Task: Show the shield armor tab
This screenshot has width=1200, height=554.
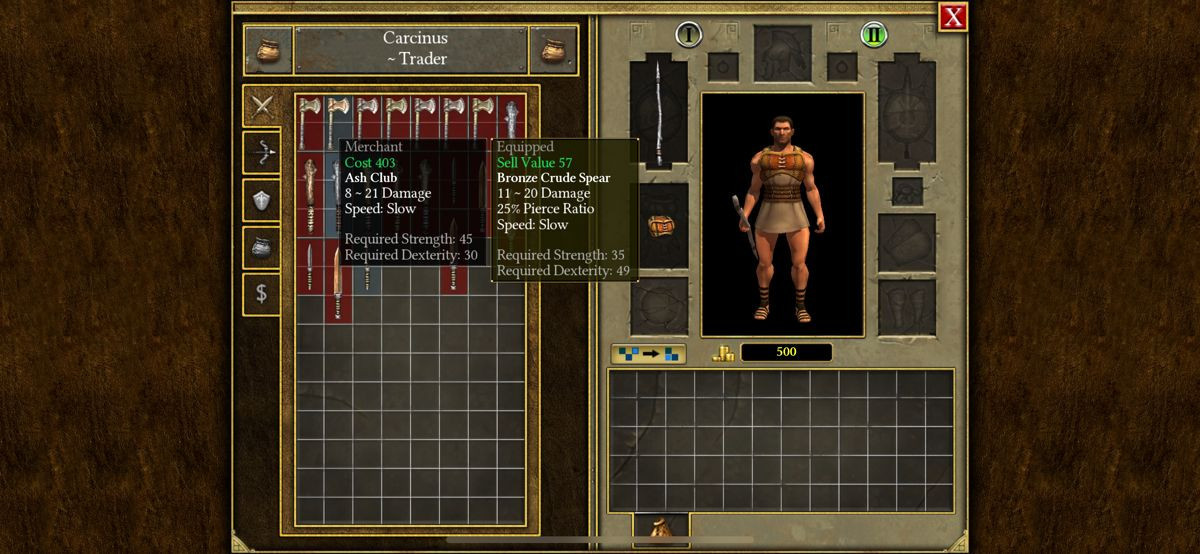Action: pos(262,200)
